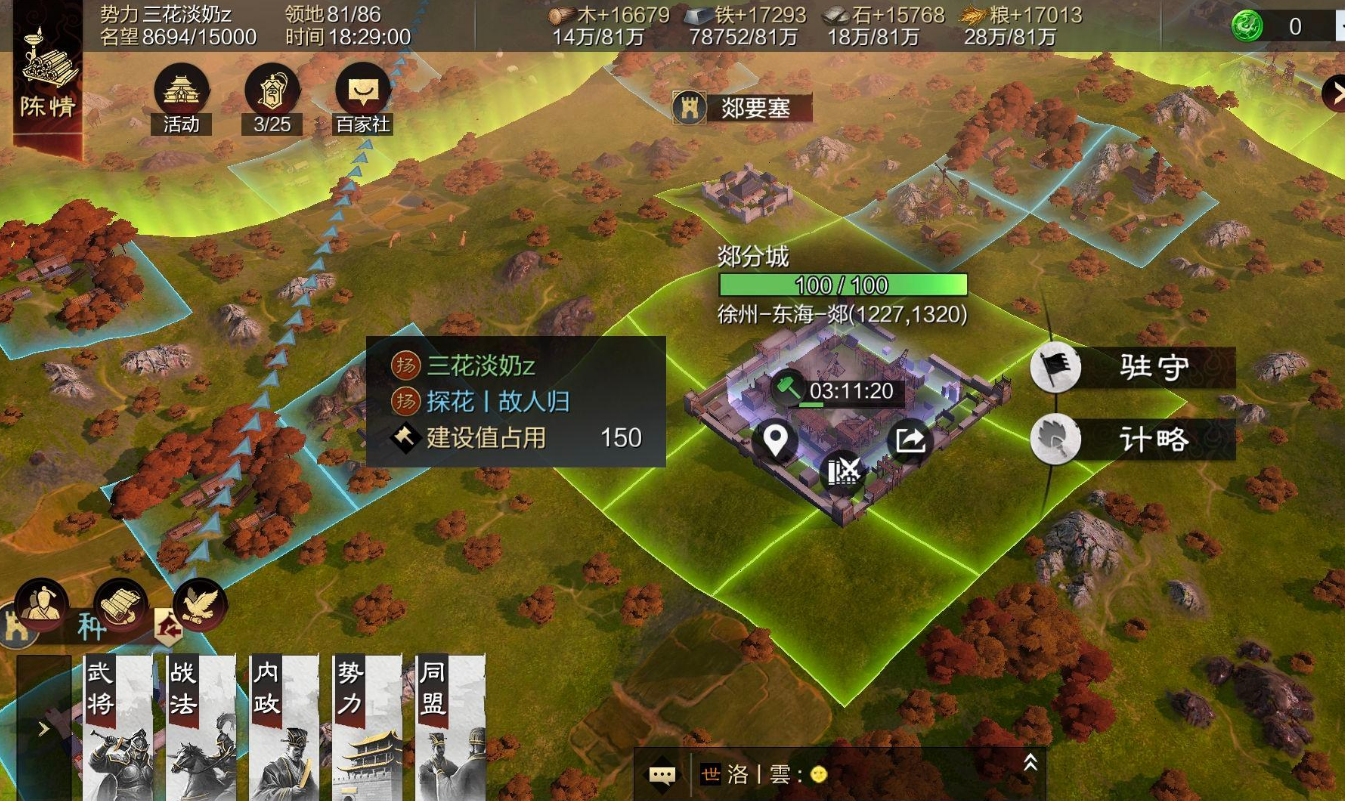Select the location pin on 郯分城
This screenshot has height=801, width=1345.
coord(775,441)
